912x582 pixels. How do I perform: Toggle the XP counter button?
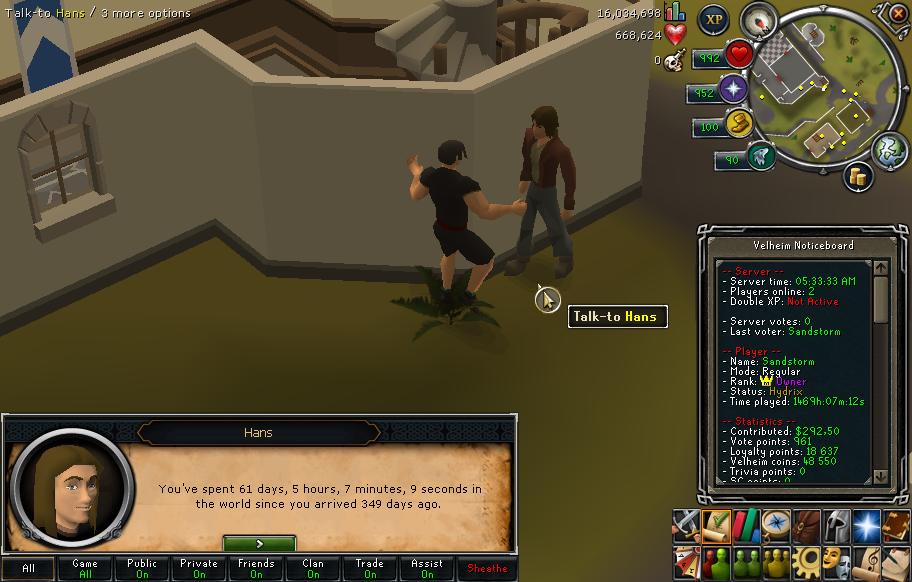(x=713, y=19)
